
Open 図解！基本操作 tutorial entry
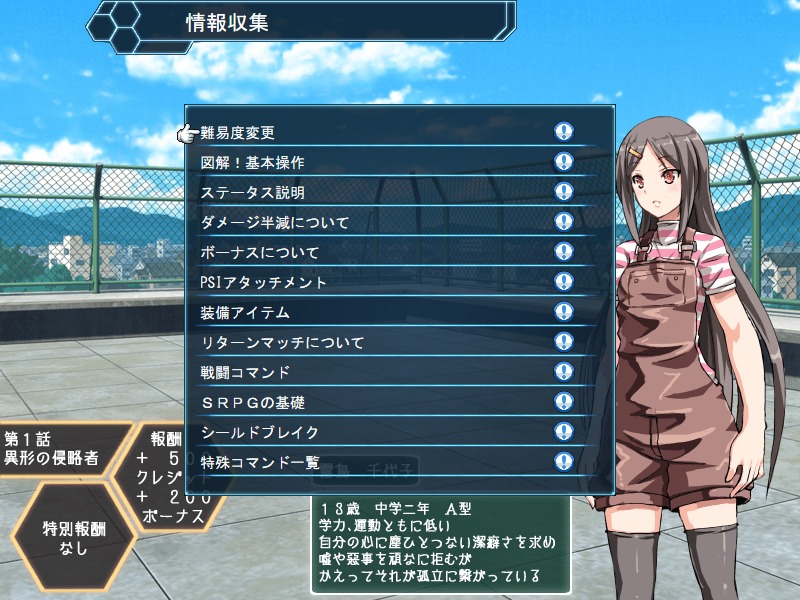click(252, 162)
